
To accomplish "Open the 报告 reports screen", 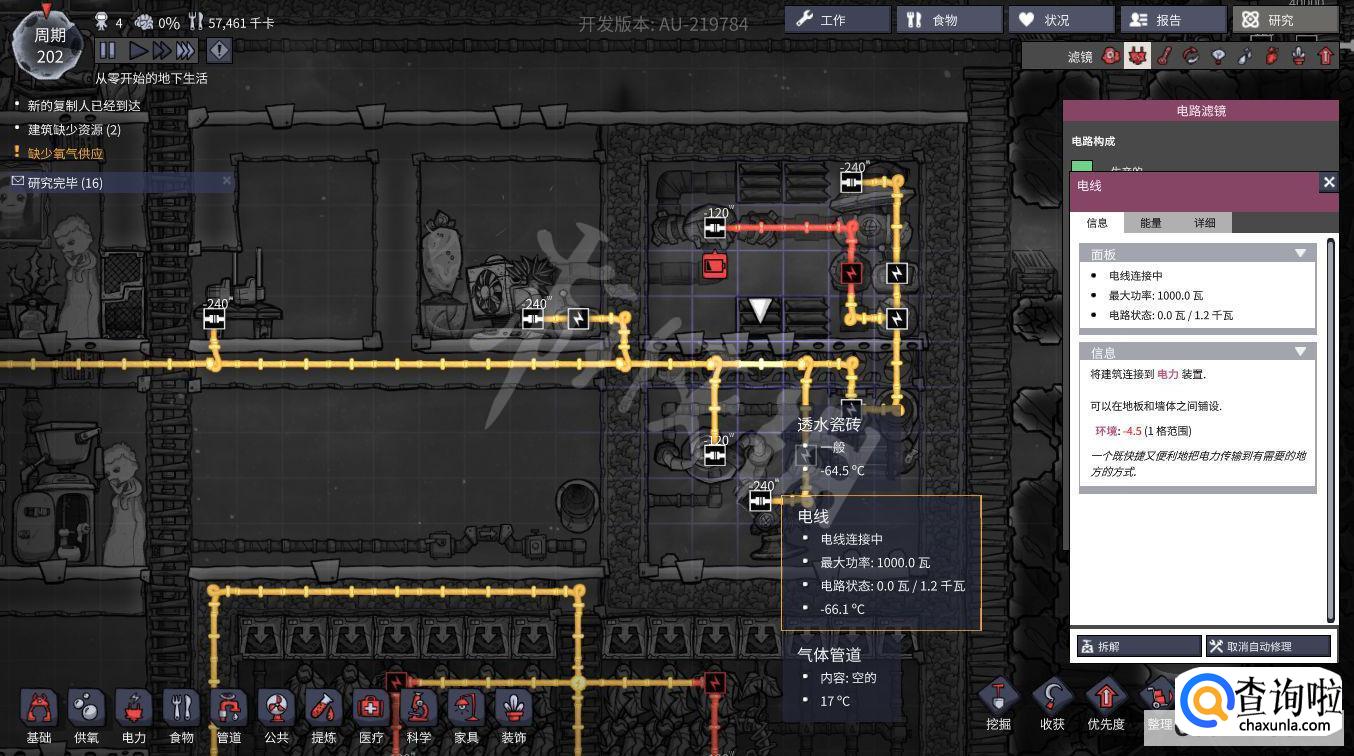I will 1172,20.
